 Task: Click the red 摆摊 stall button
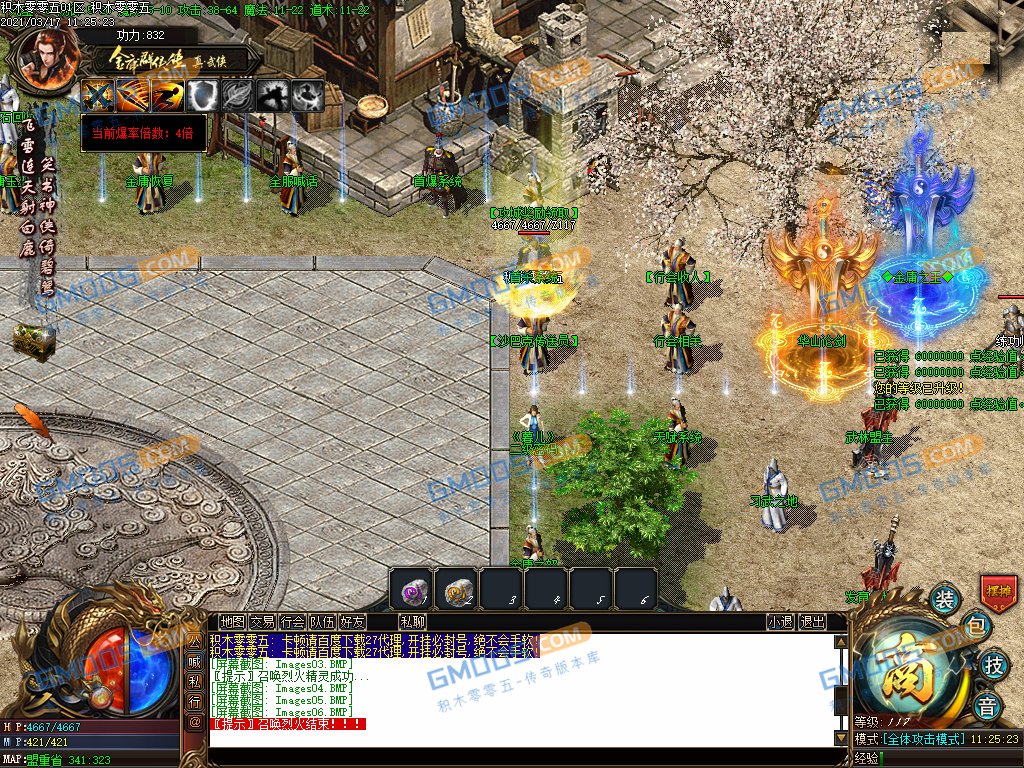[999, 591]
